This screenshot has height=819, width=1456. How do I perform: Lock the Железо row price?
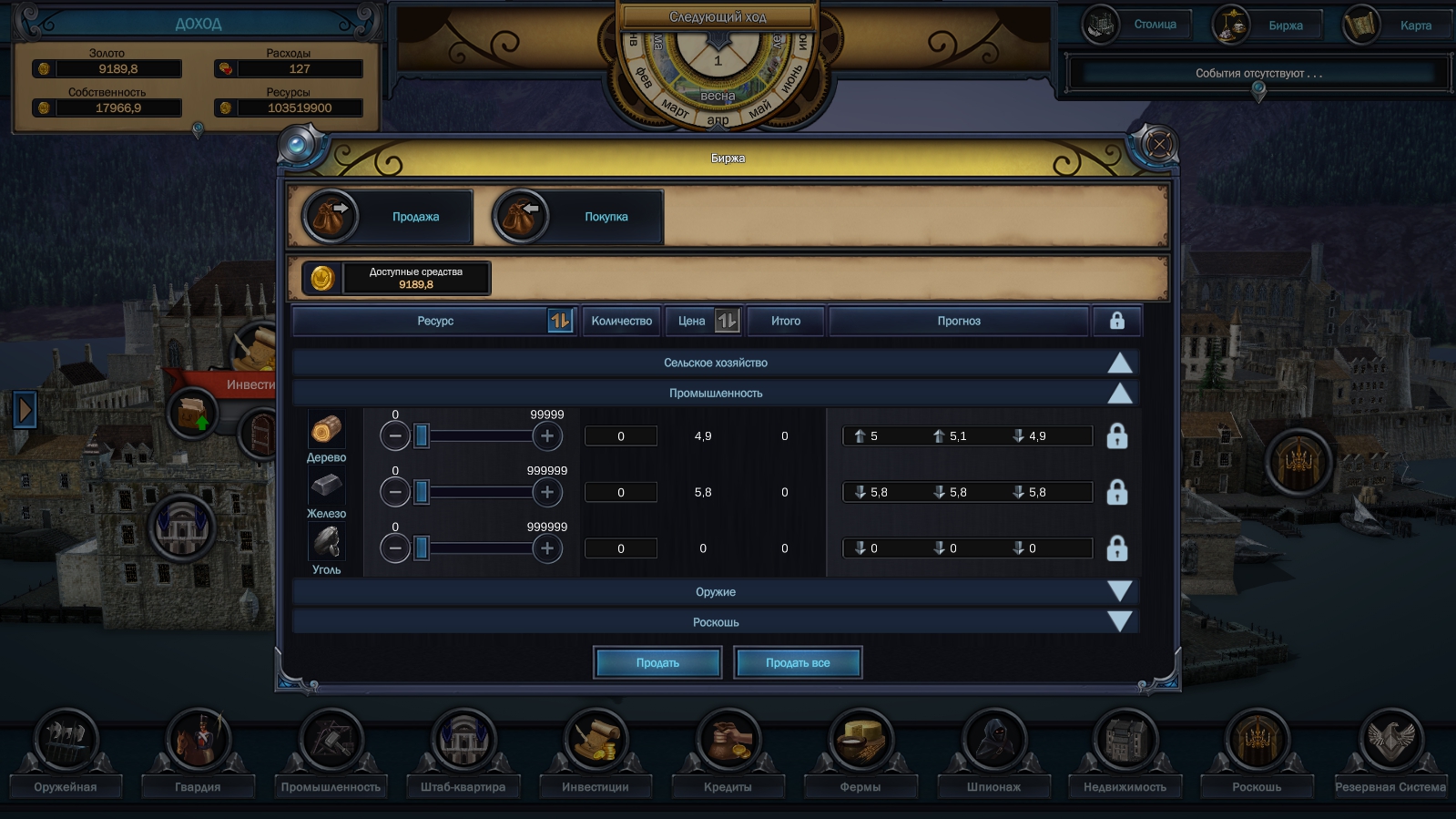1117,492
